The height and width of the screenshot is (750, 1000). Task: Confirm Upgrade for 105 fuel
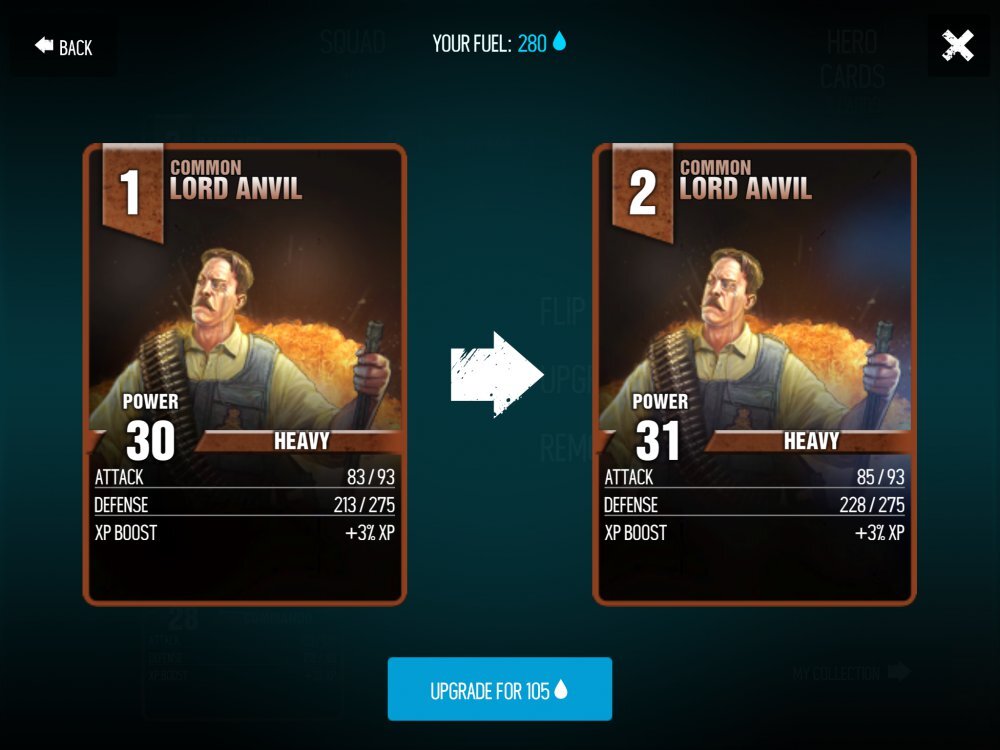pyautogui.click(x=499, y=690)
